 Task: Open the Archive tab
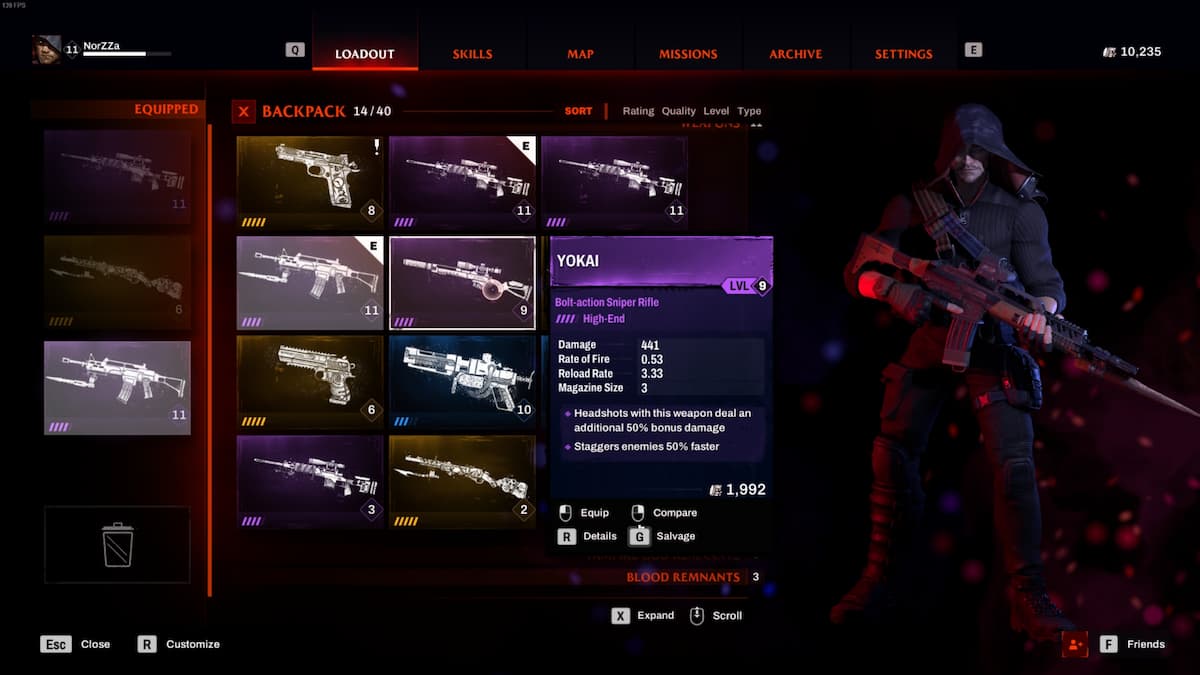[795, 54]
